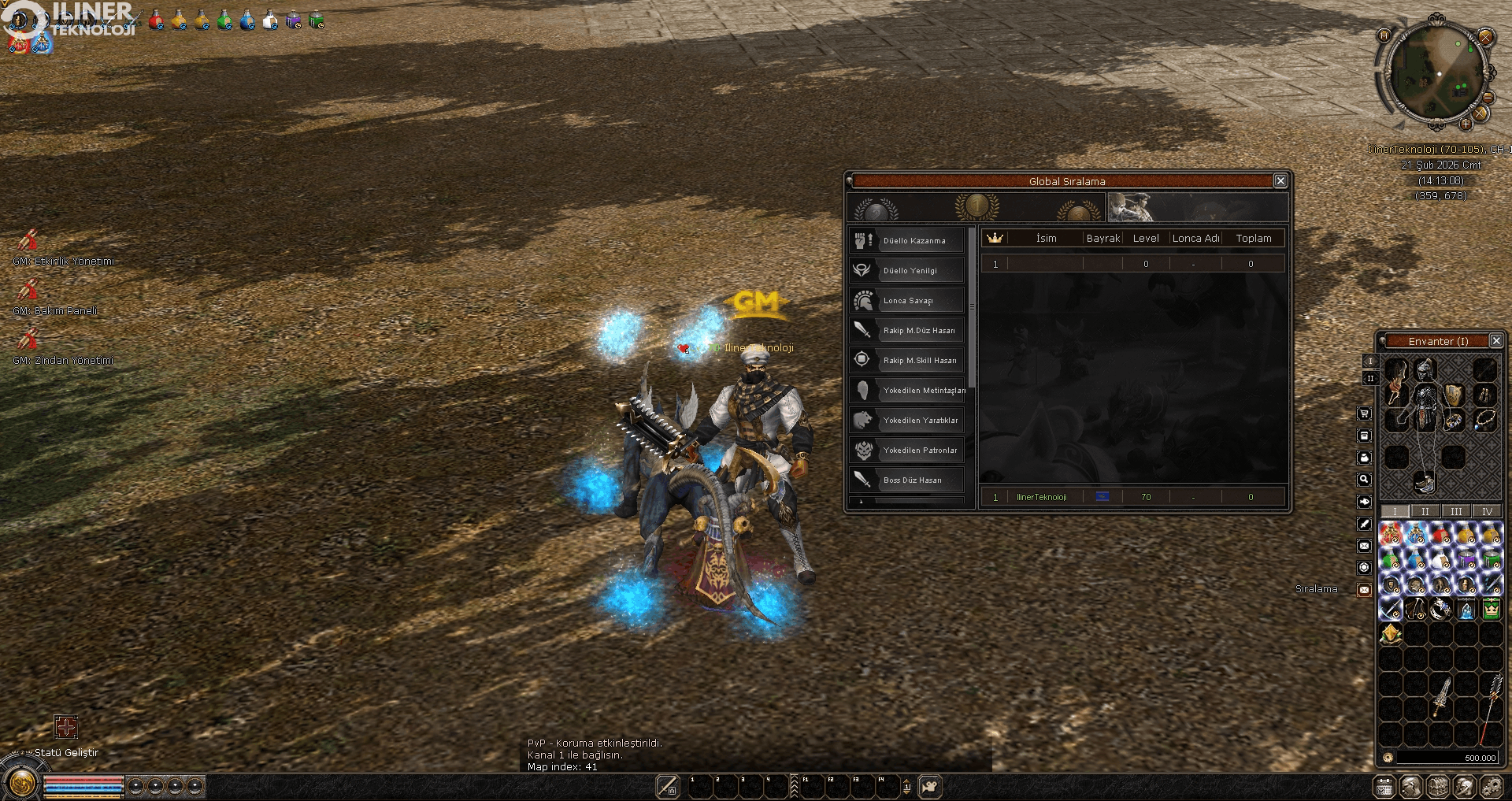Open the shopping cart side button

tap(1365, 413)
